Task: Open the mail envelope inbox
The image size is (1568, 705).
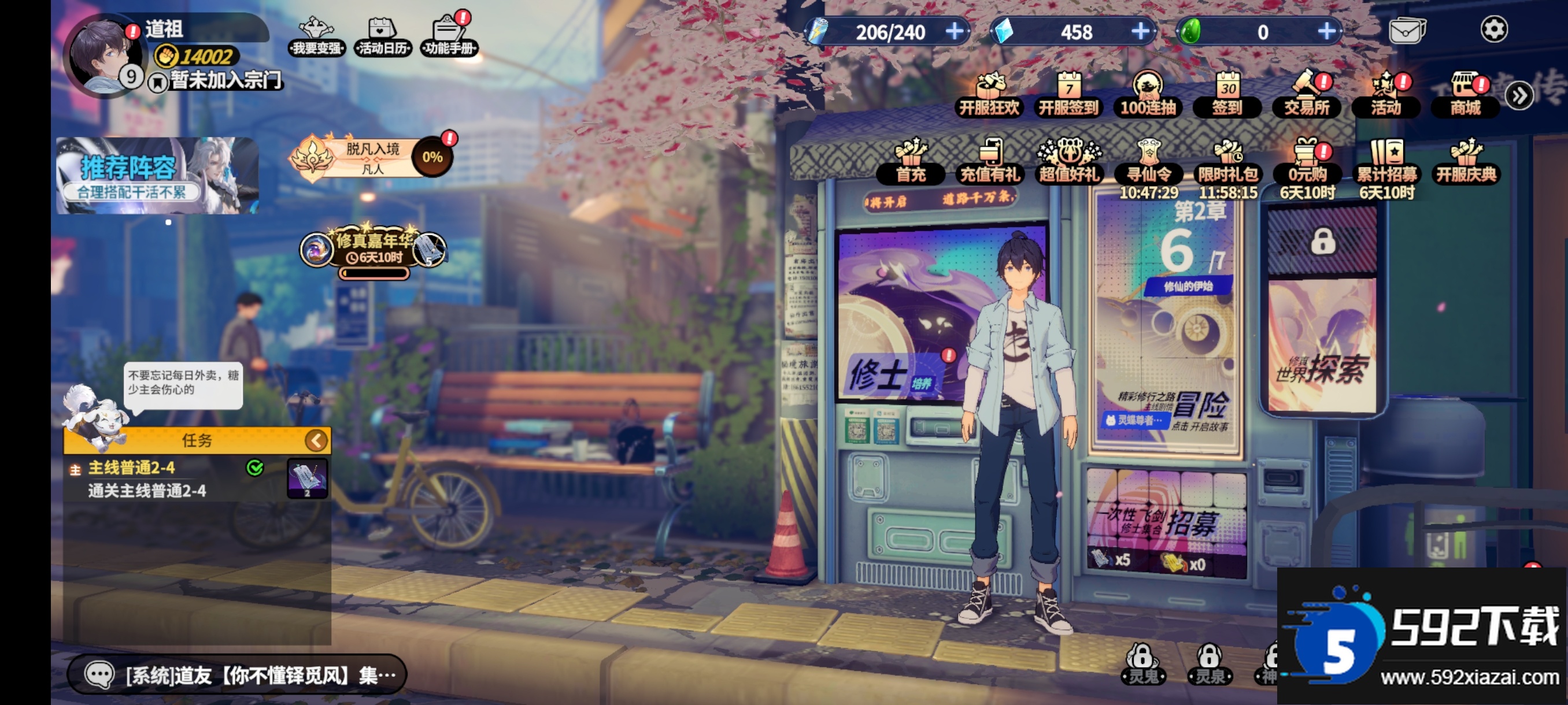Action: tap(1407, 31)
